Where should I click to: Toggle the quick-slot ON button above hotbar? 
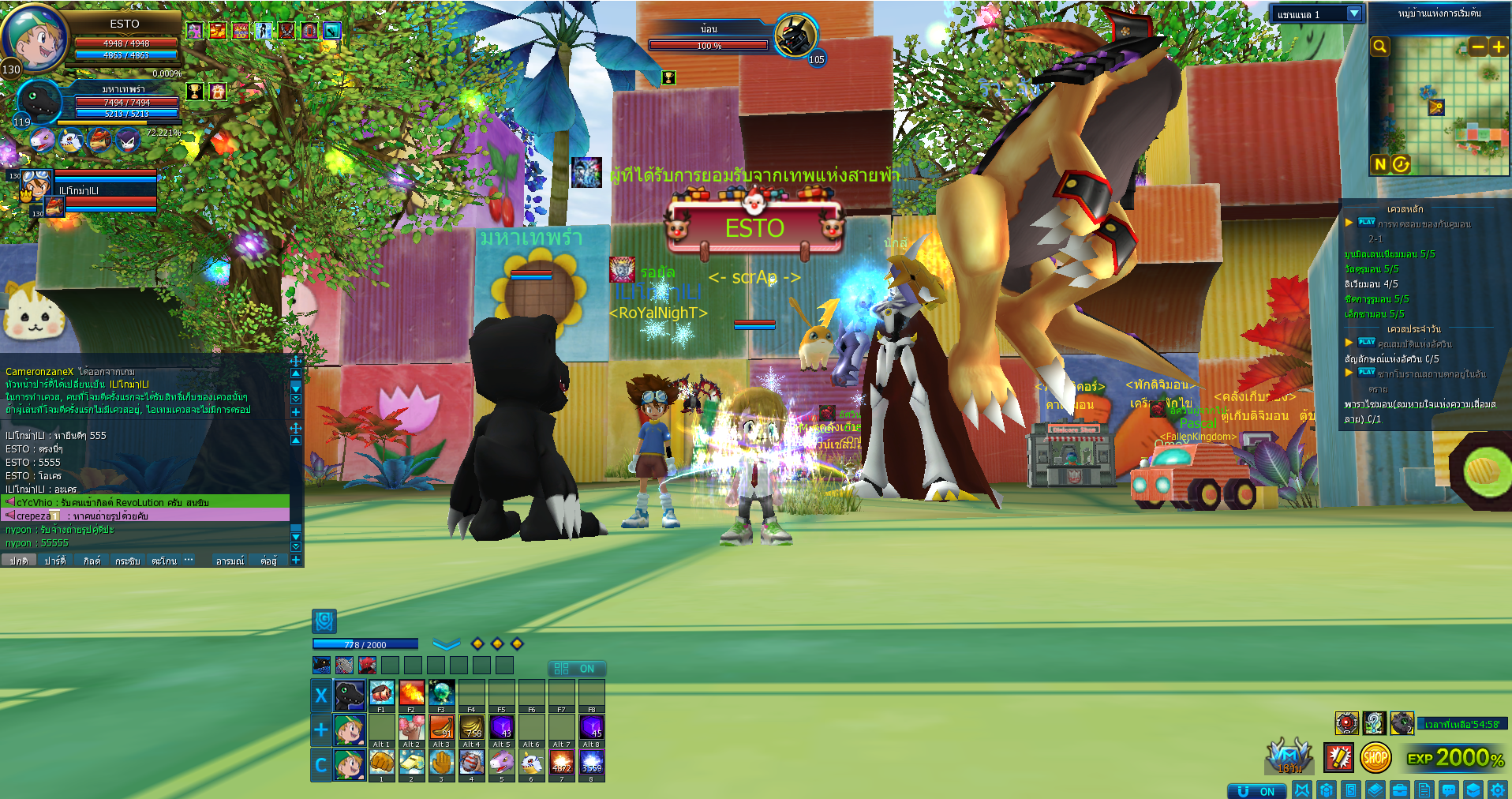[x=576, y=669]
